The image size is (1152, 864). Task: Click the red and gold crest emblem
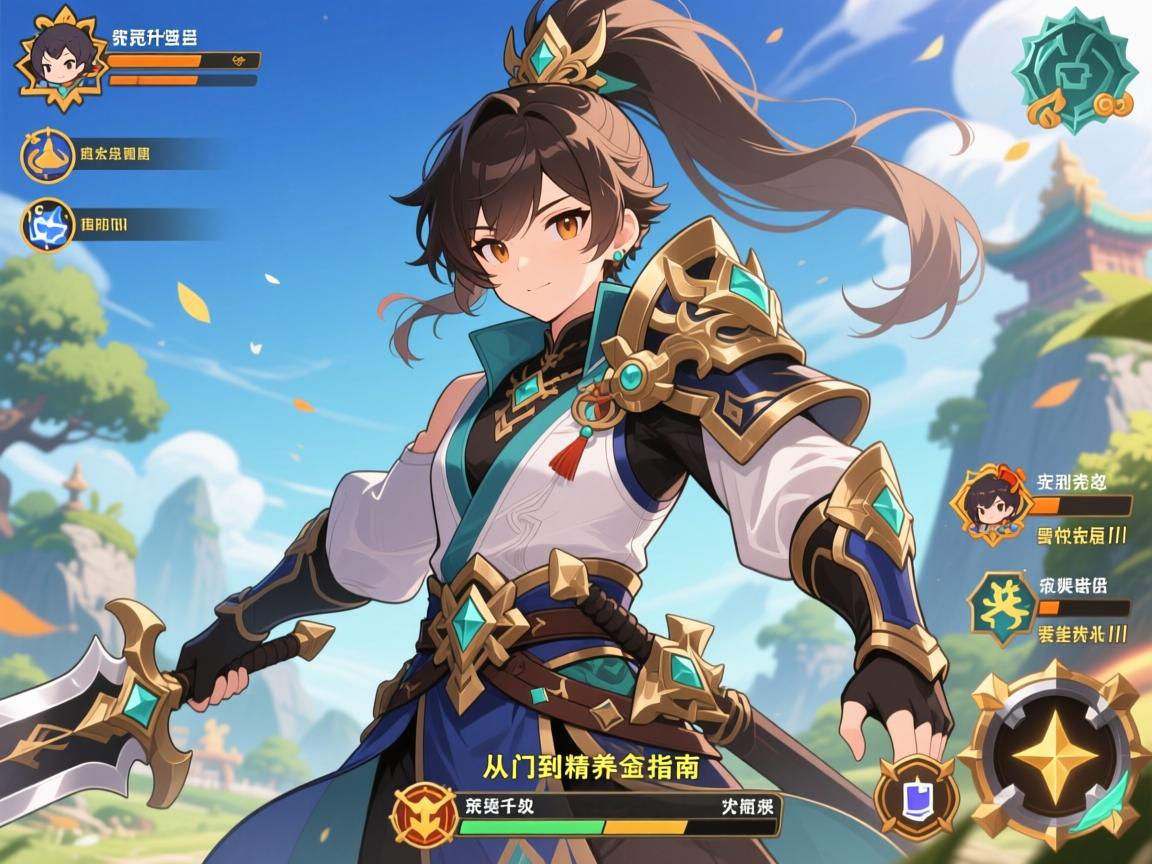pyautogui.click(x=424, y=814)
